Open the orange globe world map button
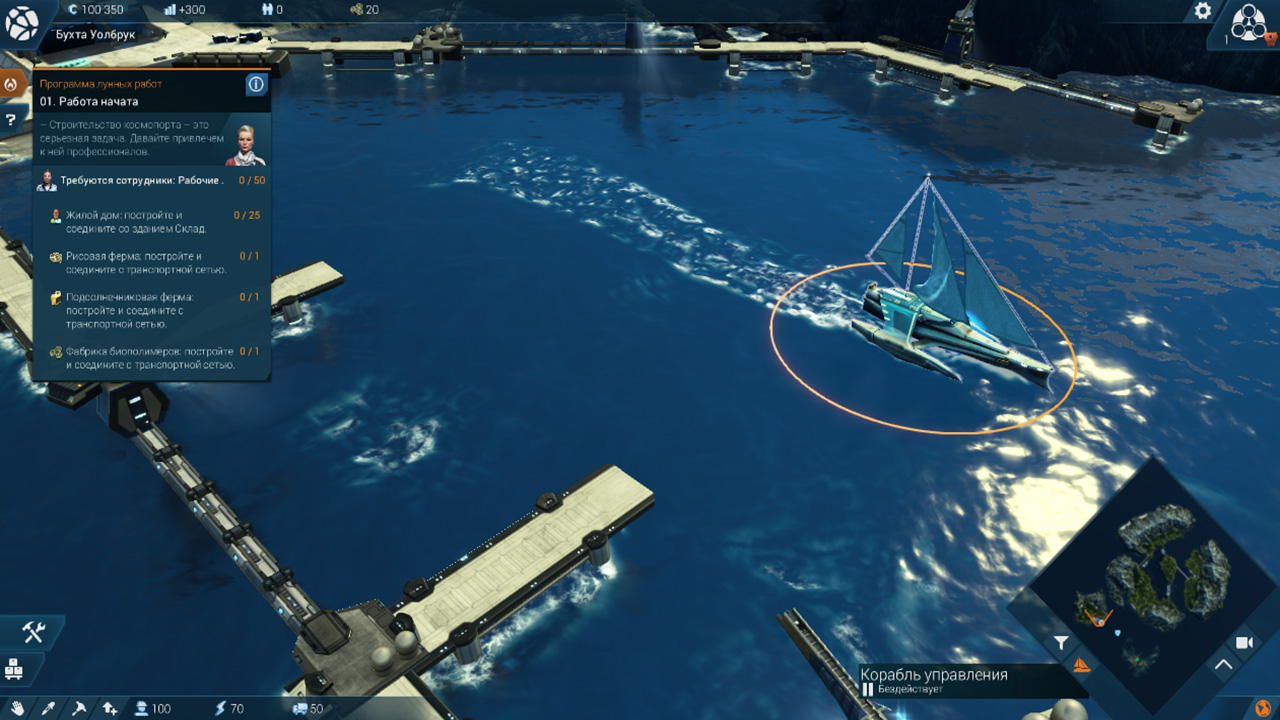 tap(1262, 708)
